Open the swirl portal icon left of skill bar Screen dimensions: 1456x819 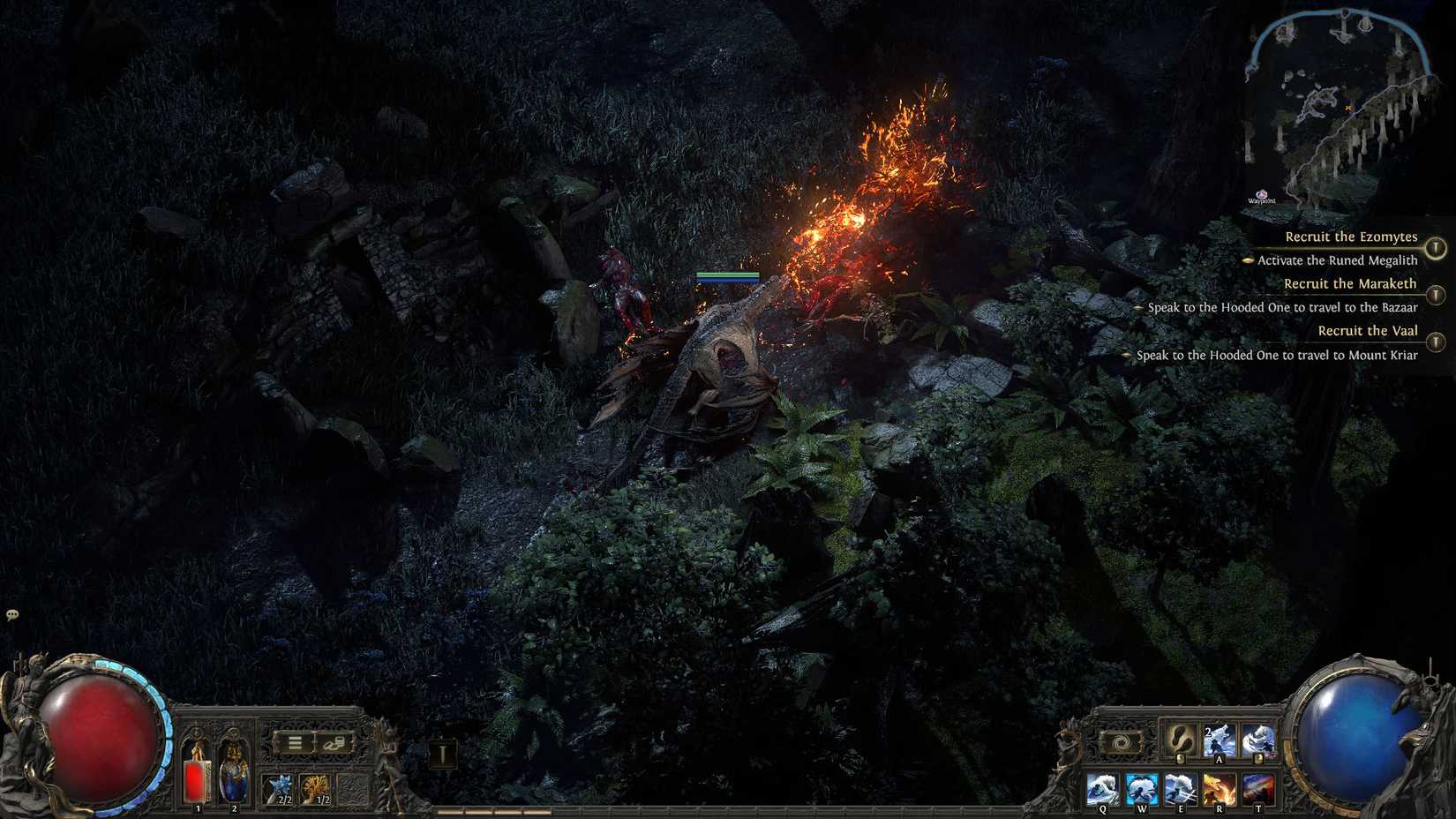1122,742
